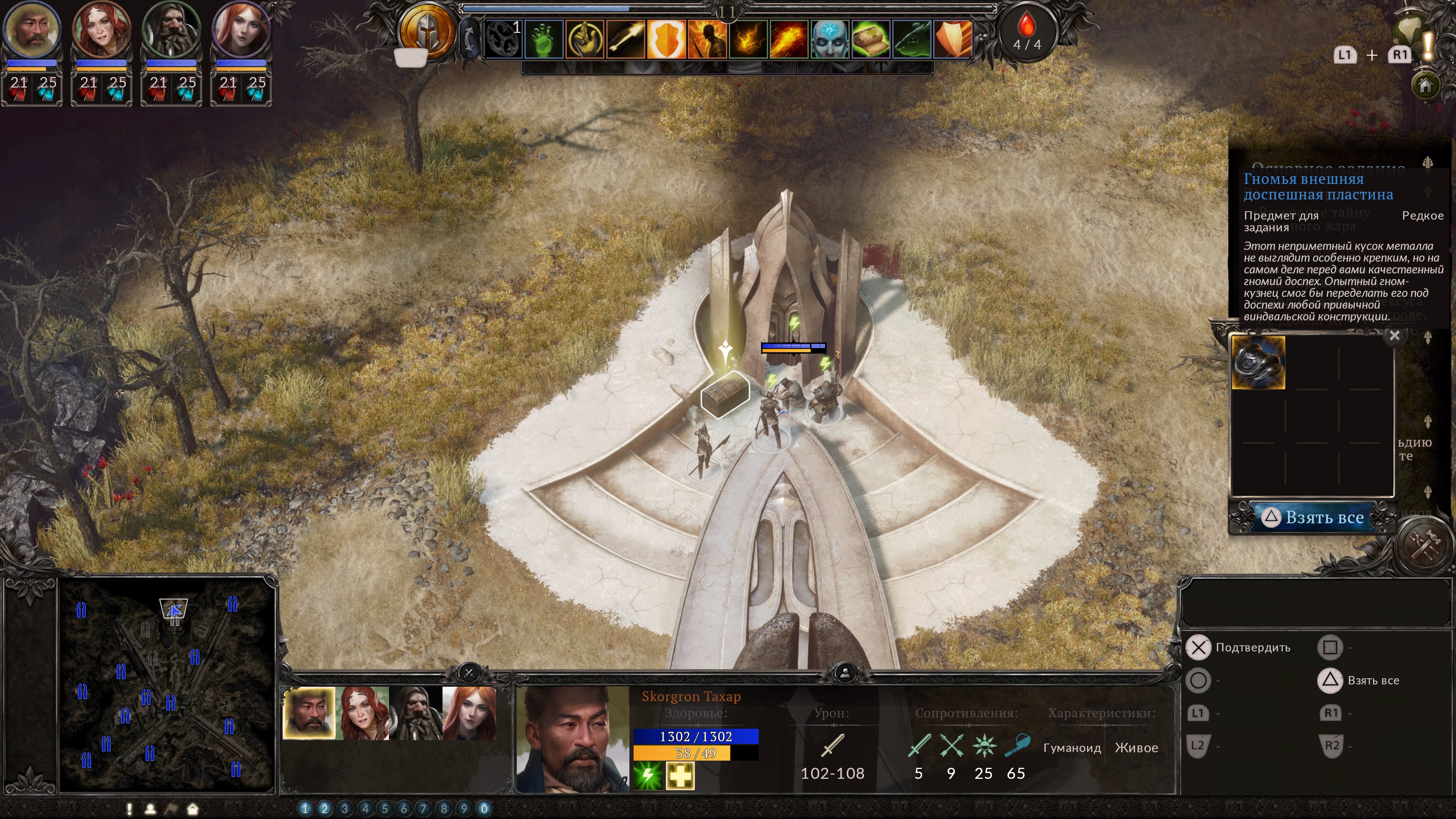Screen dimensions: 1456x819
Task: Activate the glowing orange shield ability
Action: pyautogui.click(x=666, y=39)
